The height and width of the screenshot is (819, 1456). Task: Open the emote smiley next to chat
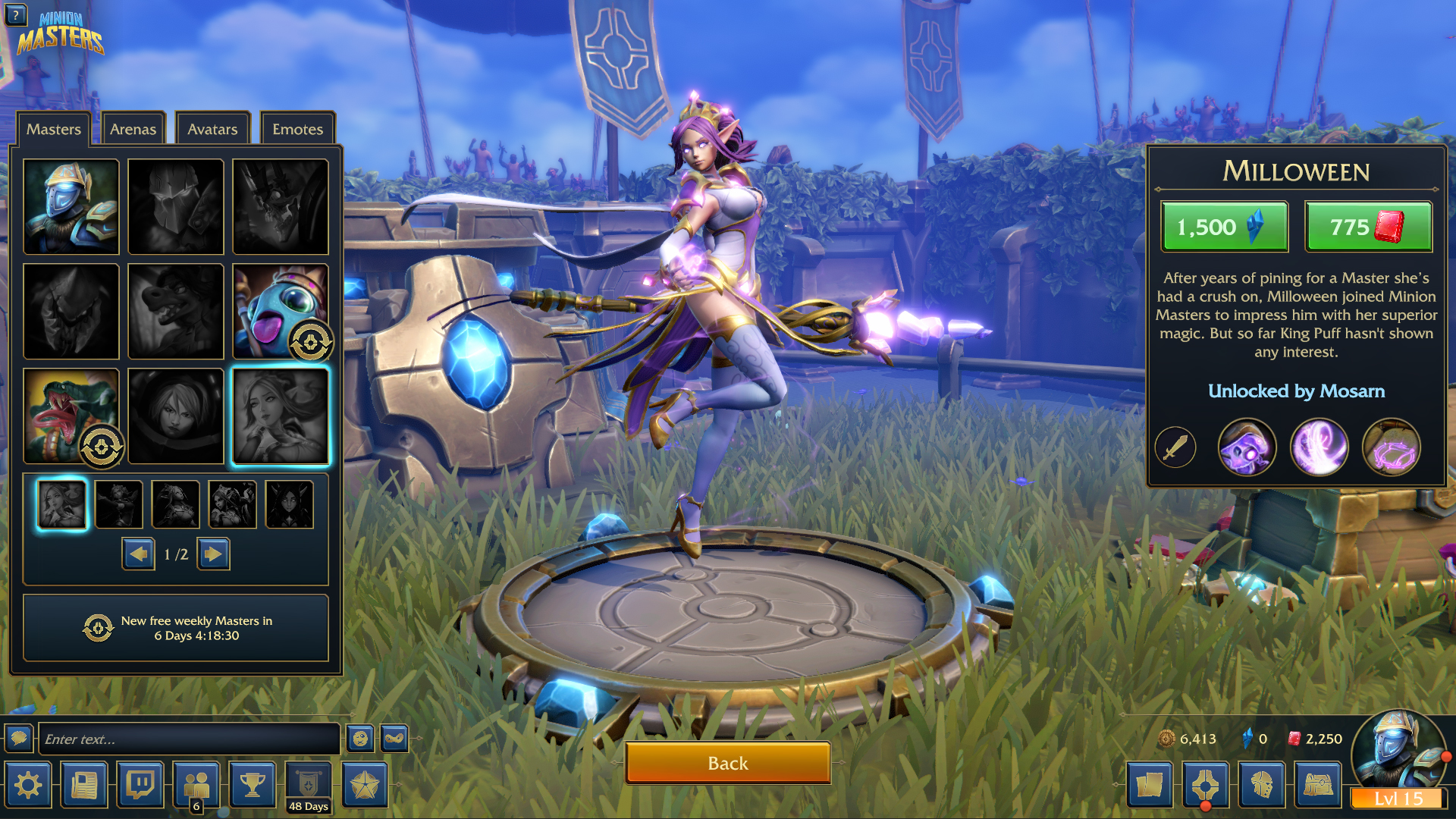361,738
